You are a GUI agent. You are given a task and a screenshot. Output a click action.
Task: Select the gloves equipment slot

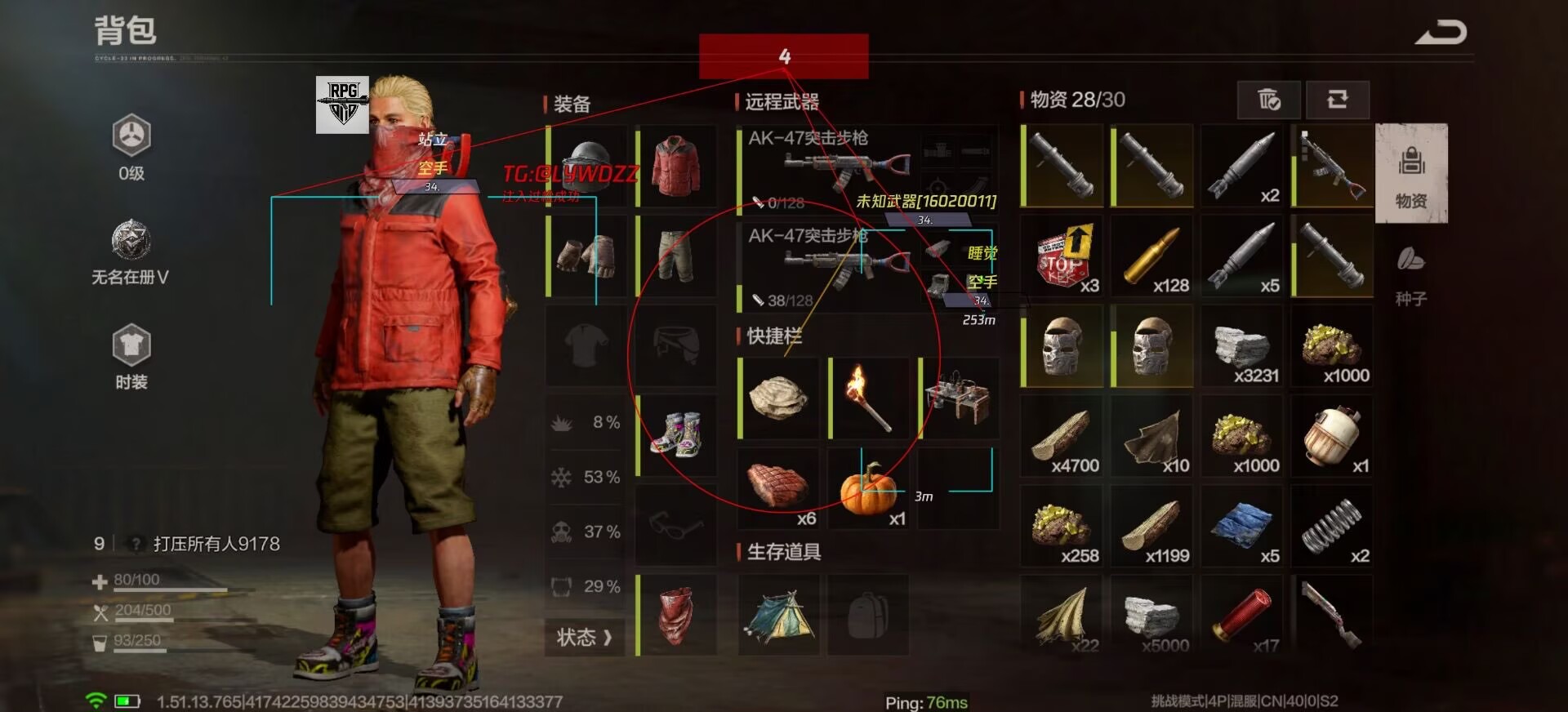(586, 256)
